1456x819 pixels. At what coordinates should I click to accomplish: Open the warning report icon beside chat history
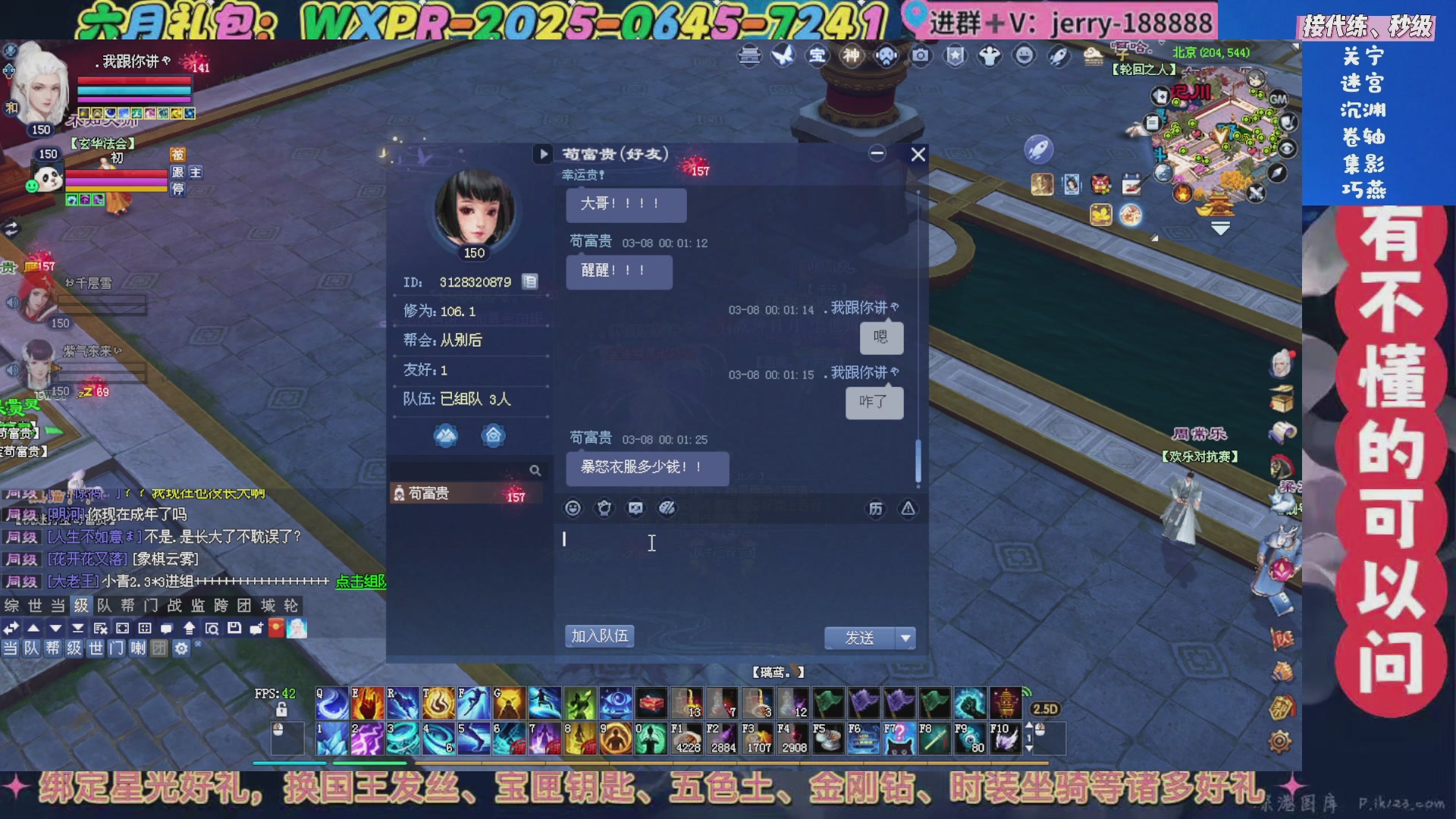(x=908, y=509)
